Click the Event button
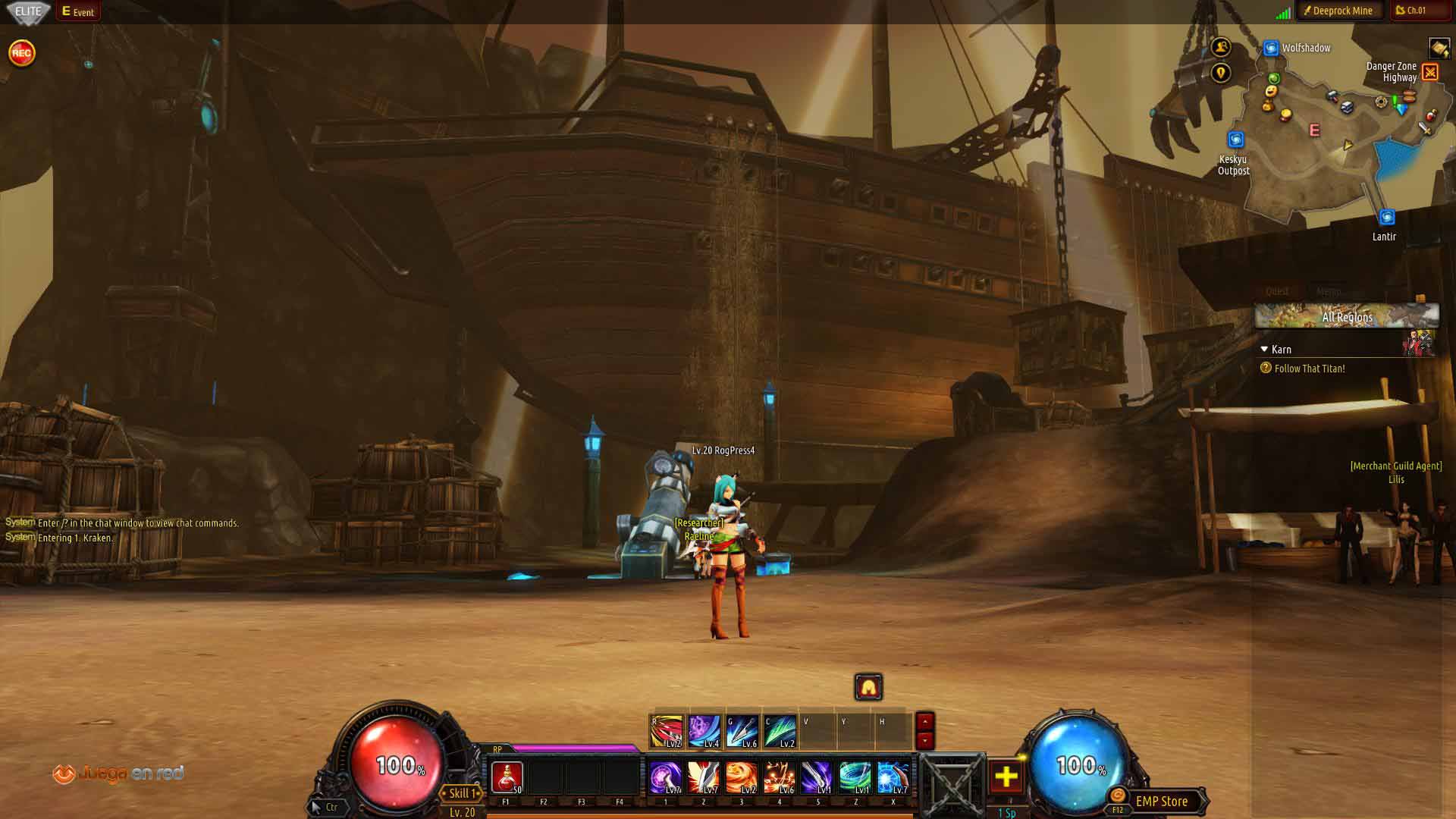This screenshot has width=1456, height=819. point(78,11)
